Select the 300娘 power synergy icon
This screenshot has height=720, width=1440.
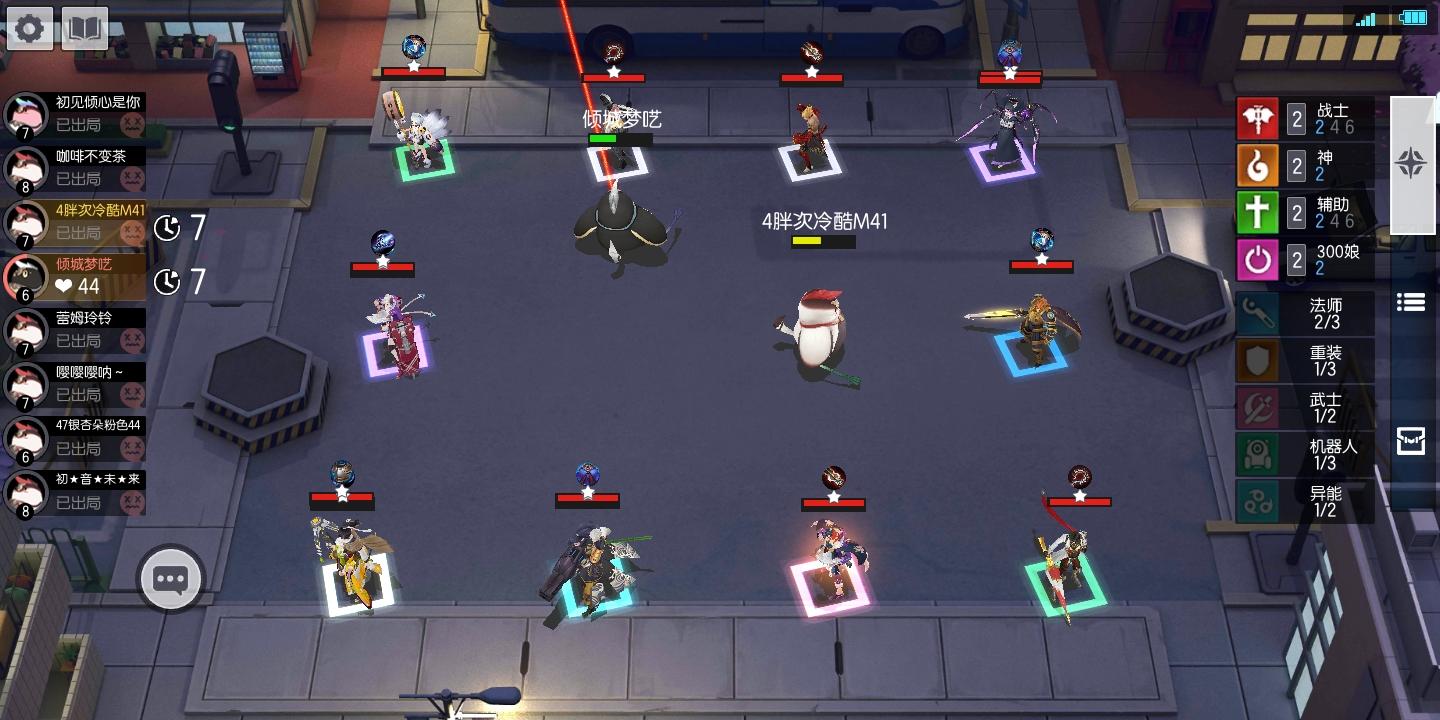(x=1258, y=260)
